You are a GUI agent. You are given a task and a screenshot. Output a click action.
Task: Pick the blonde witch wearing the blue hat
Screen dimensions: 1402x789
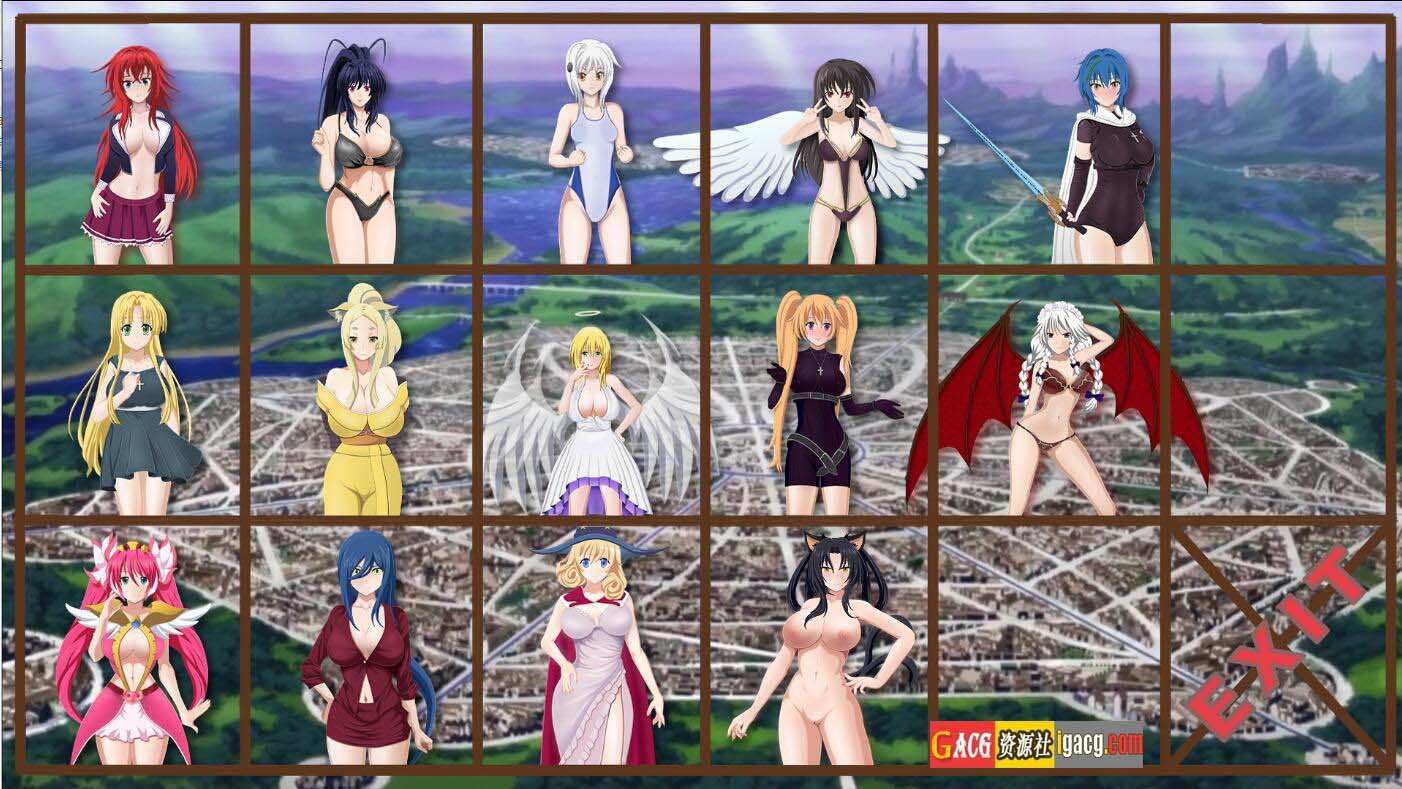click(x=597, y=650)
